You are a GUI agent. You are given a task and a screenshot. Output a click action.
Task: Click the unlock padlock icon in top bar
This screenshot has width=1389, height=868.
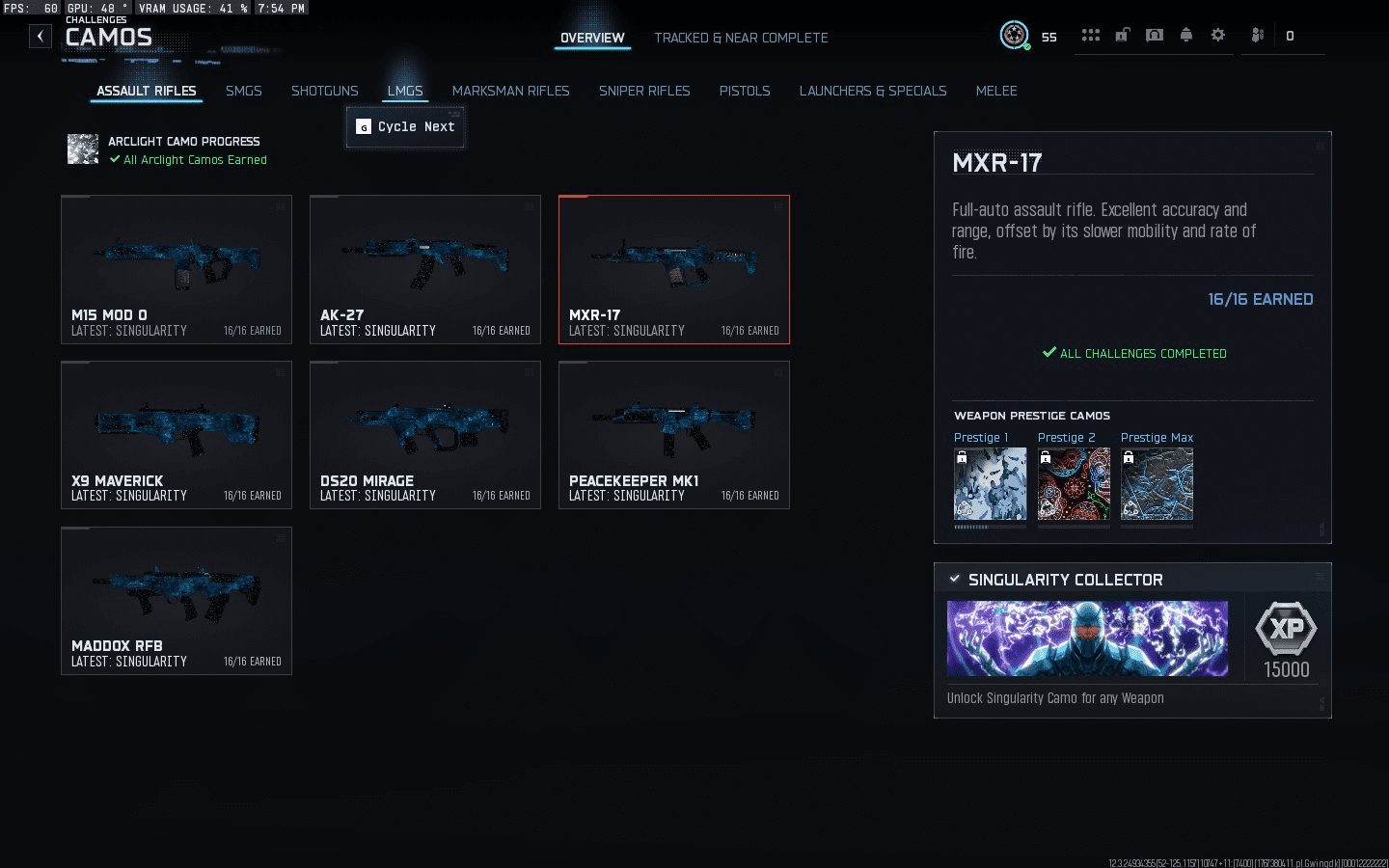click(x=1122, y=35)
